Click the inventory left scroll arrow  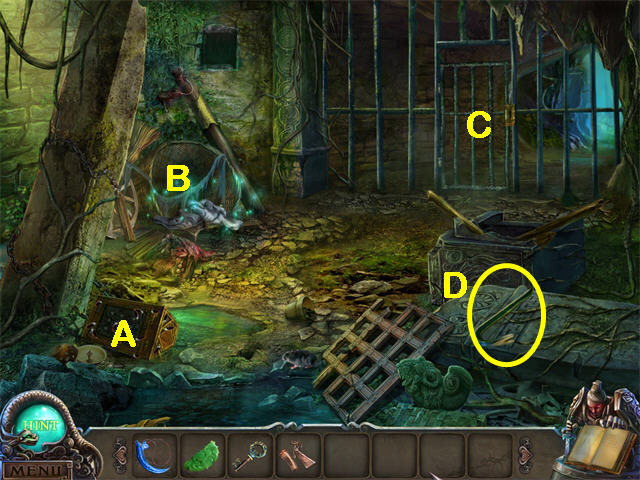point(120,453)
